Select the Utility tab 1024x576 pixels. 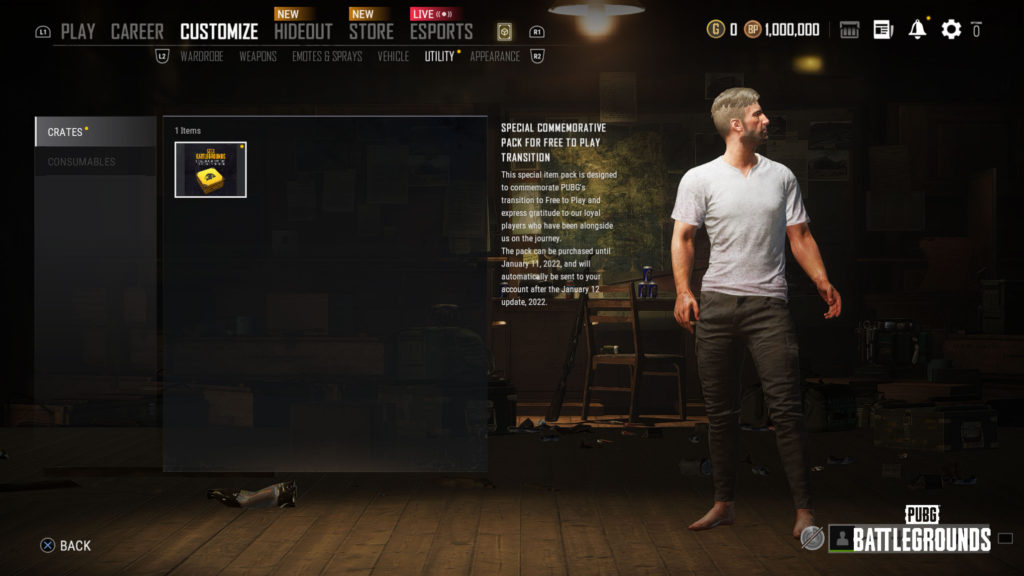coord(439,56)
